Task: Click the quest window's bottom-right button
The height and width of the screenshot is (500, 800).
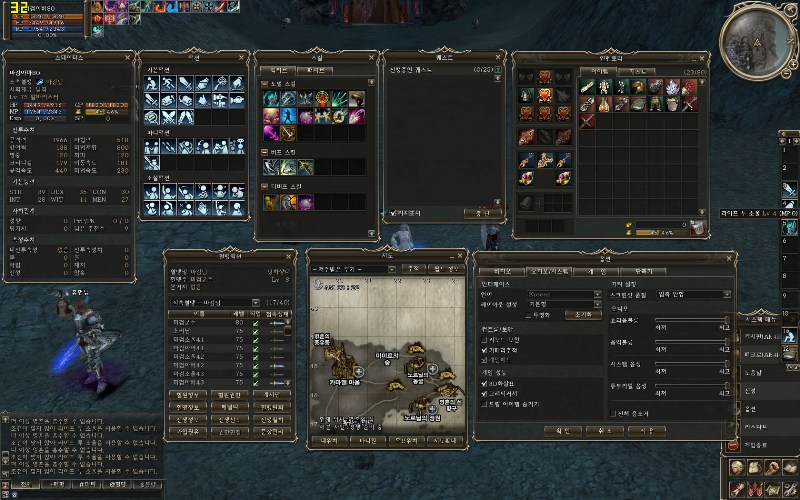Action: (483, 213)
